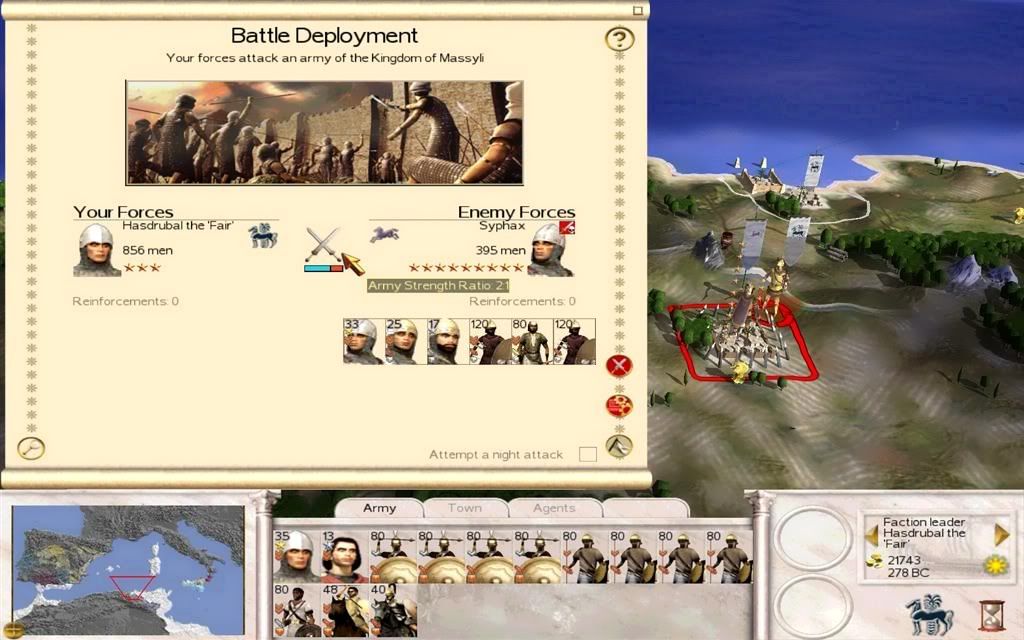Open the help question mark button

coord(620,40)
